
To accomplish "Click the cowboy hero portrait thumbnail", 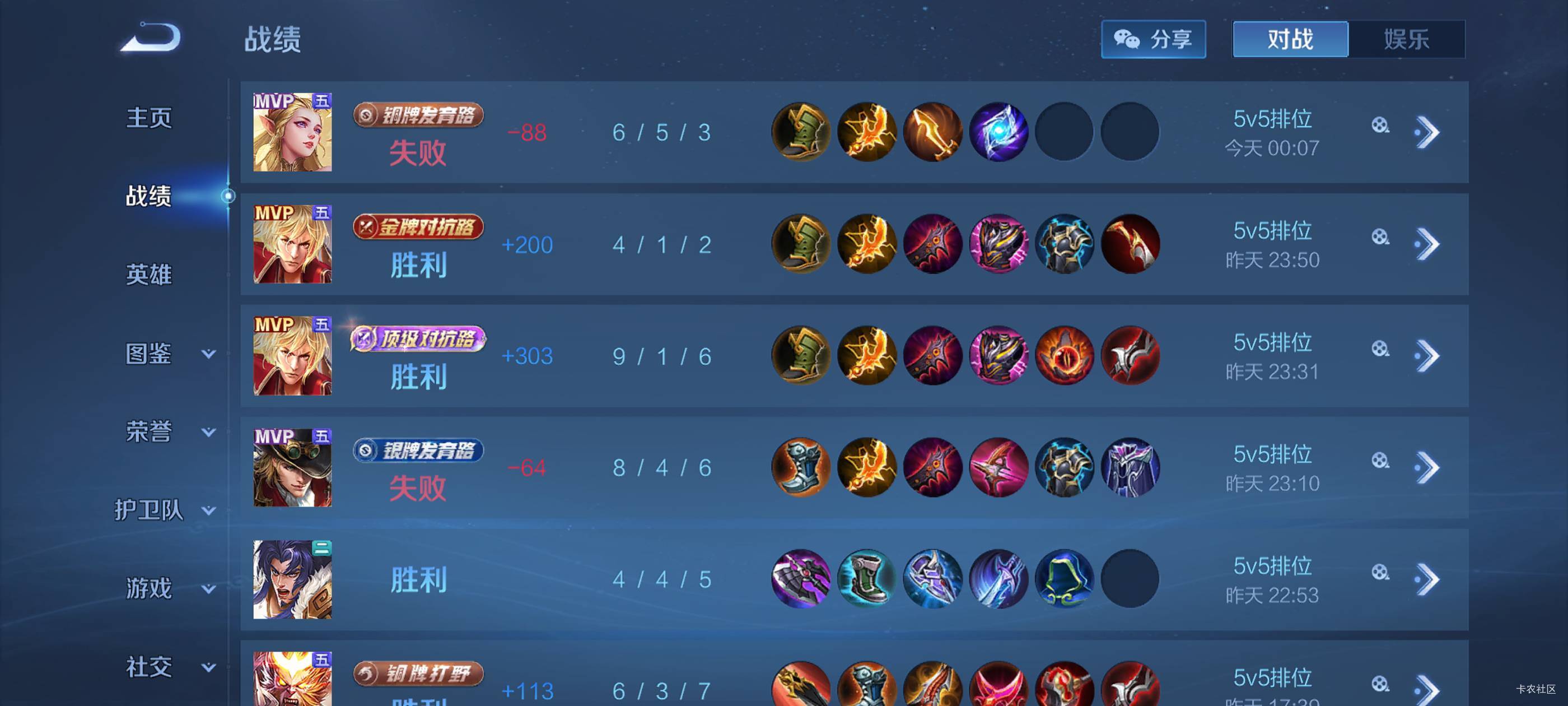I will pos(292,468).
